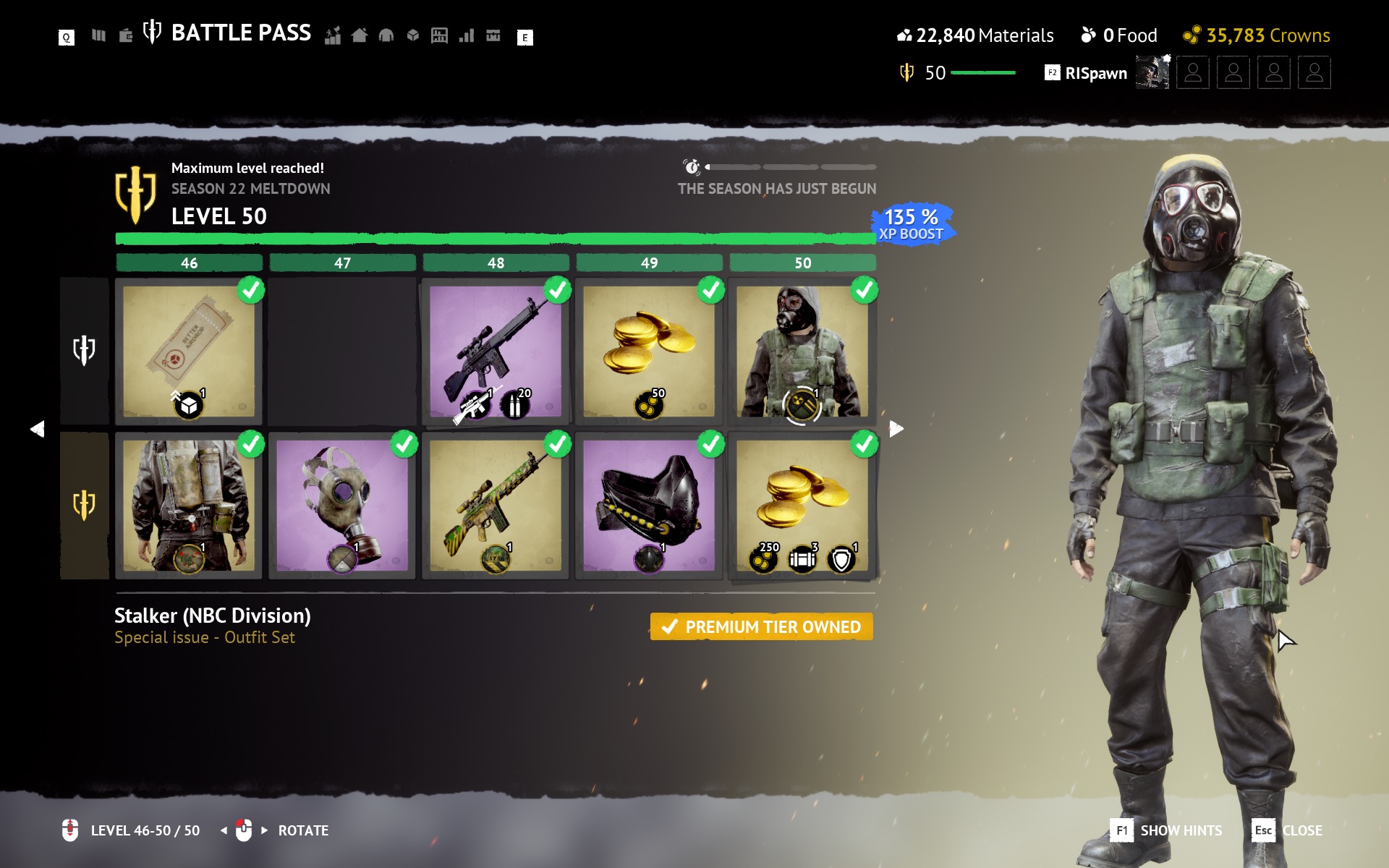Open the map tab icon
The image size is (1389, 868).
pos(98,35)
